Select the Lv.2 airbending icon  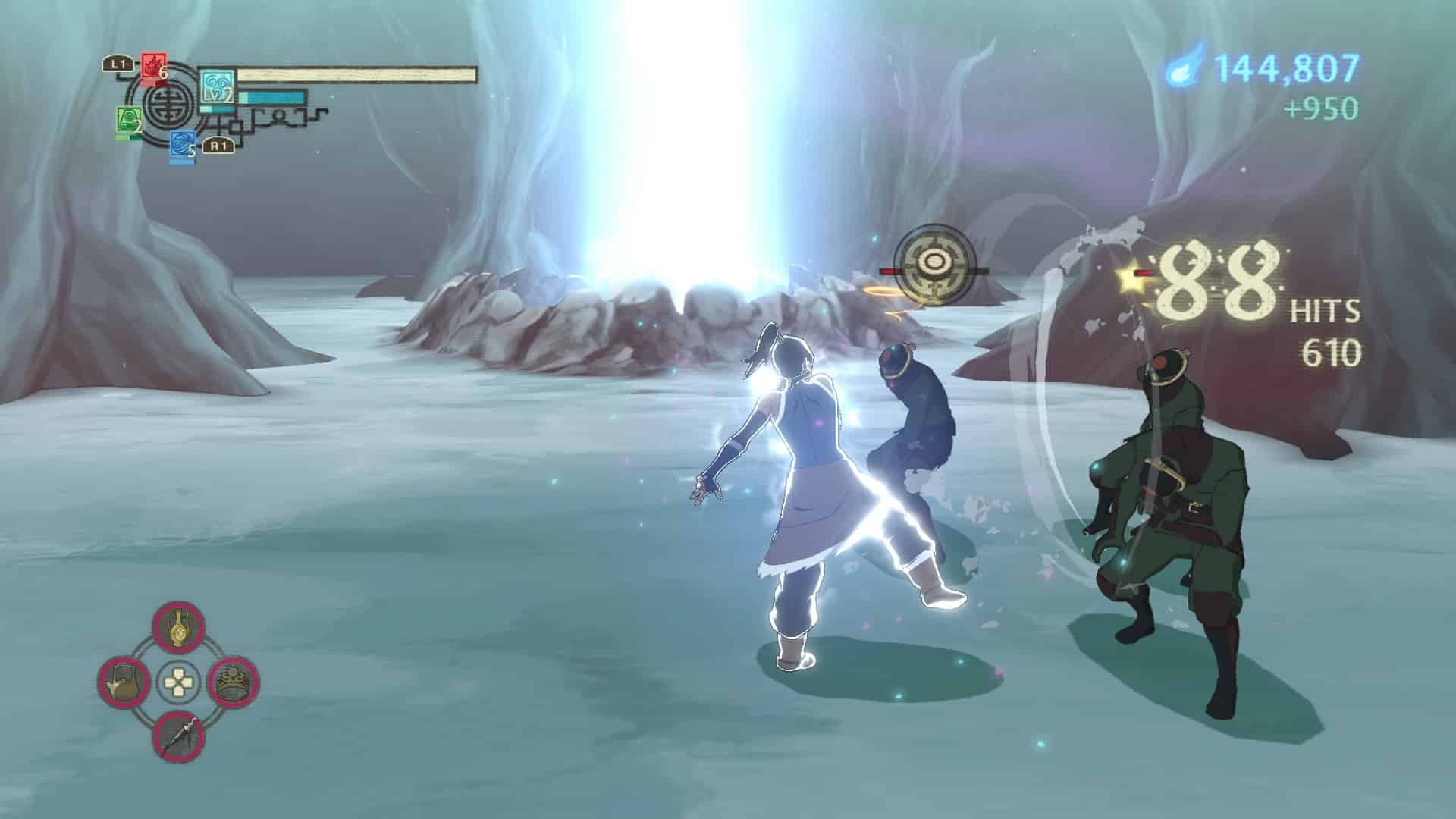click(x=217, y=88)
